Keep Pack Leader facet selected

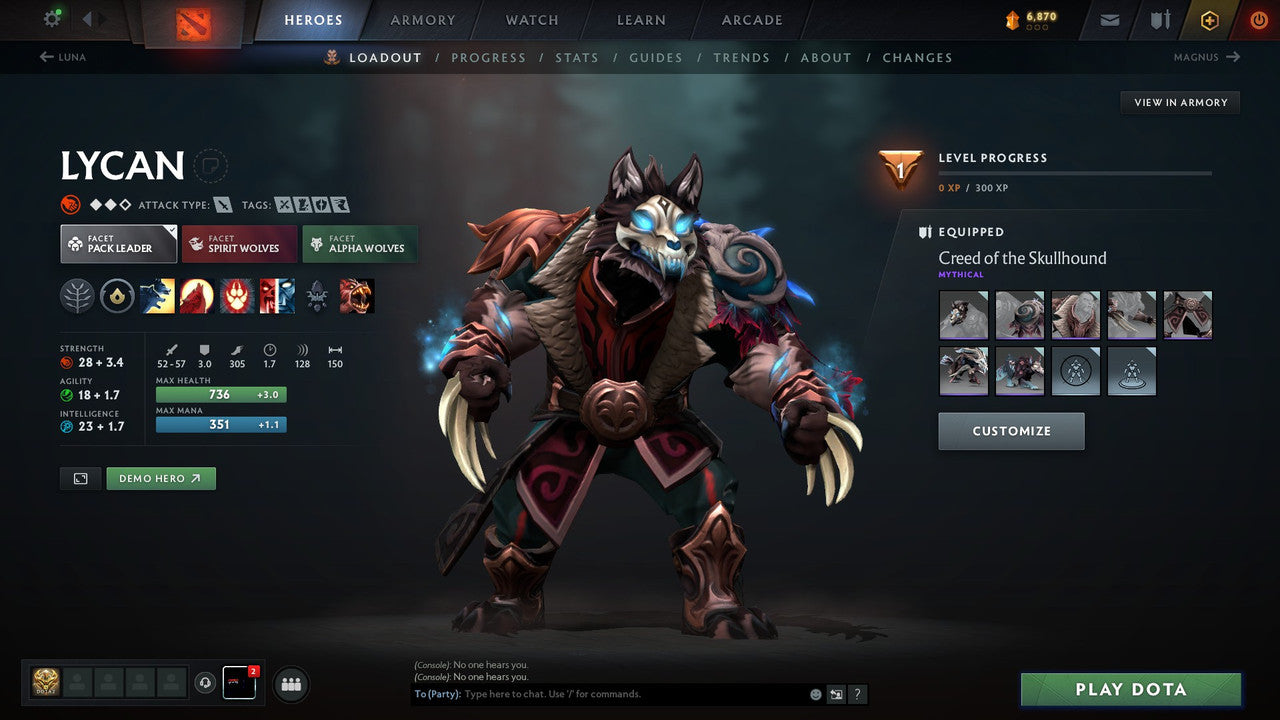click(118, 243)
